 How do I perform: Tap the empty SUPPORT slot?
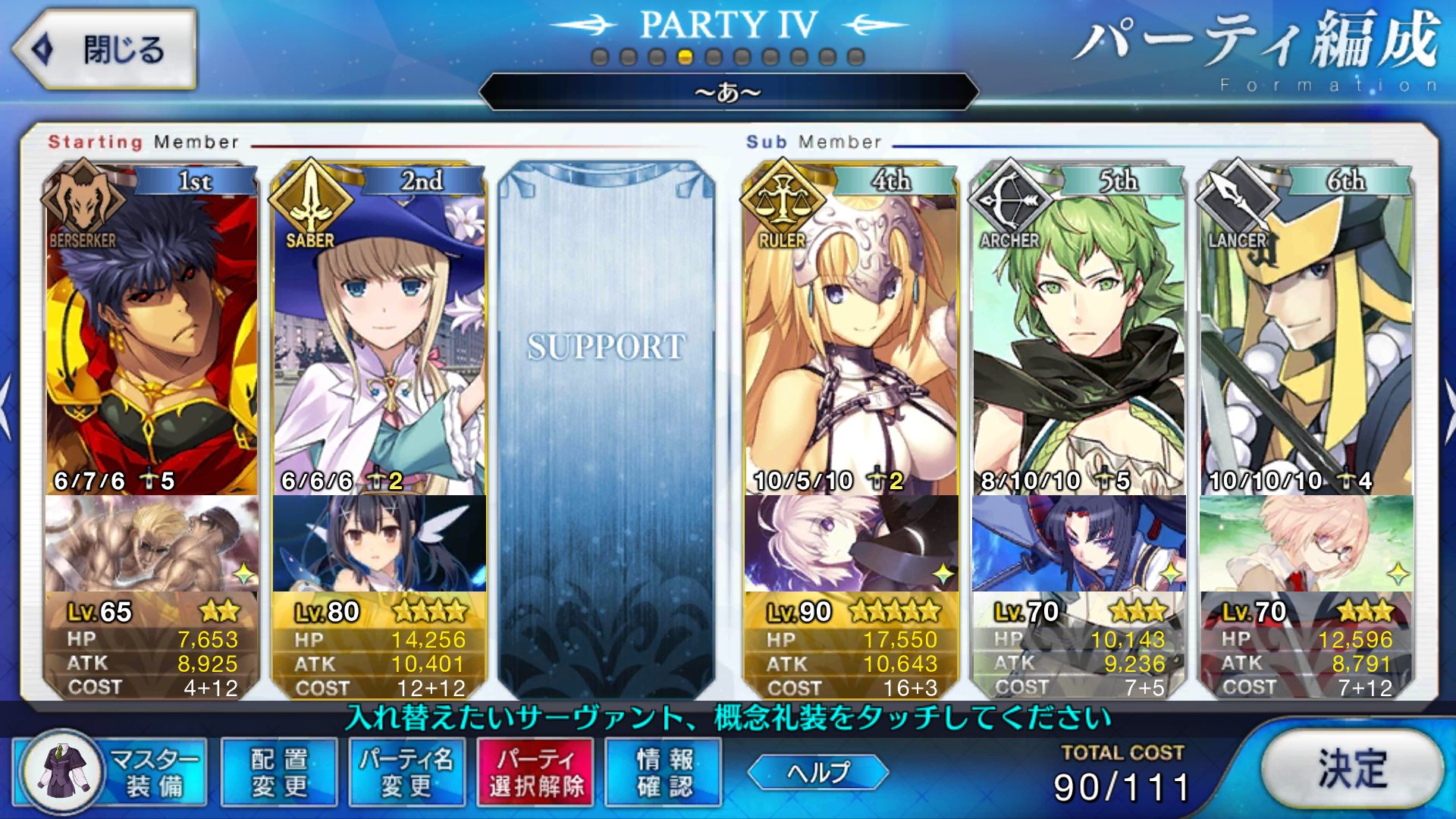pyautogui.click(x=607, y=425)
